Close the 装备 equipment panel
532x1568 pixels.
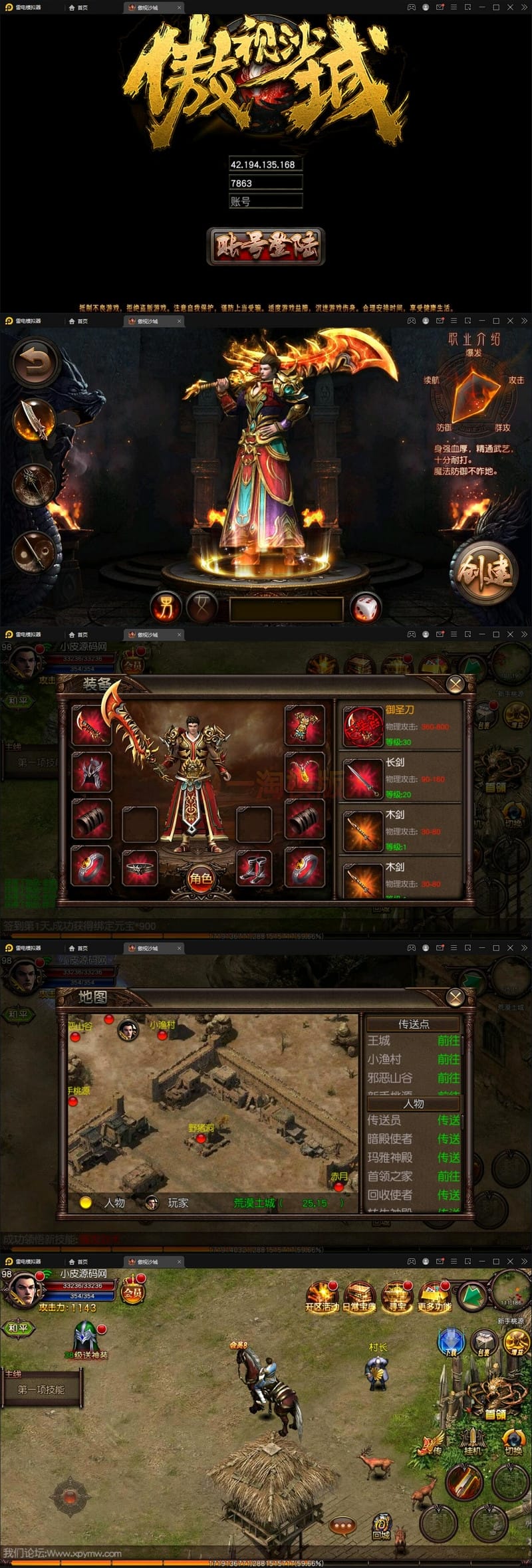[x=456, y=684]
